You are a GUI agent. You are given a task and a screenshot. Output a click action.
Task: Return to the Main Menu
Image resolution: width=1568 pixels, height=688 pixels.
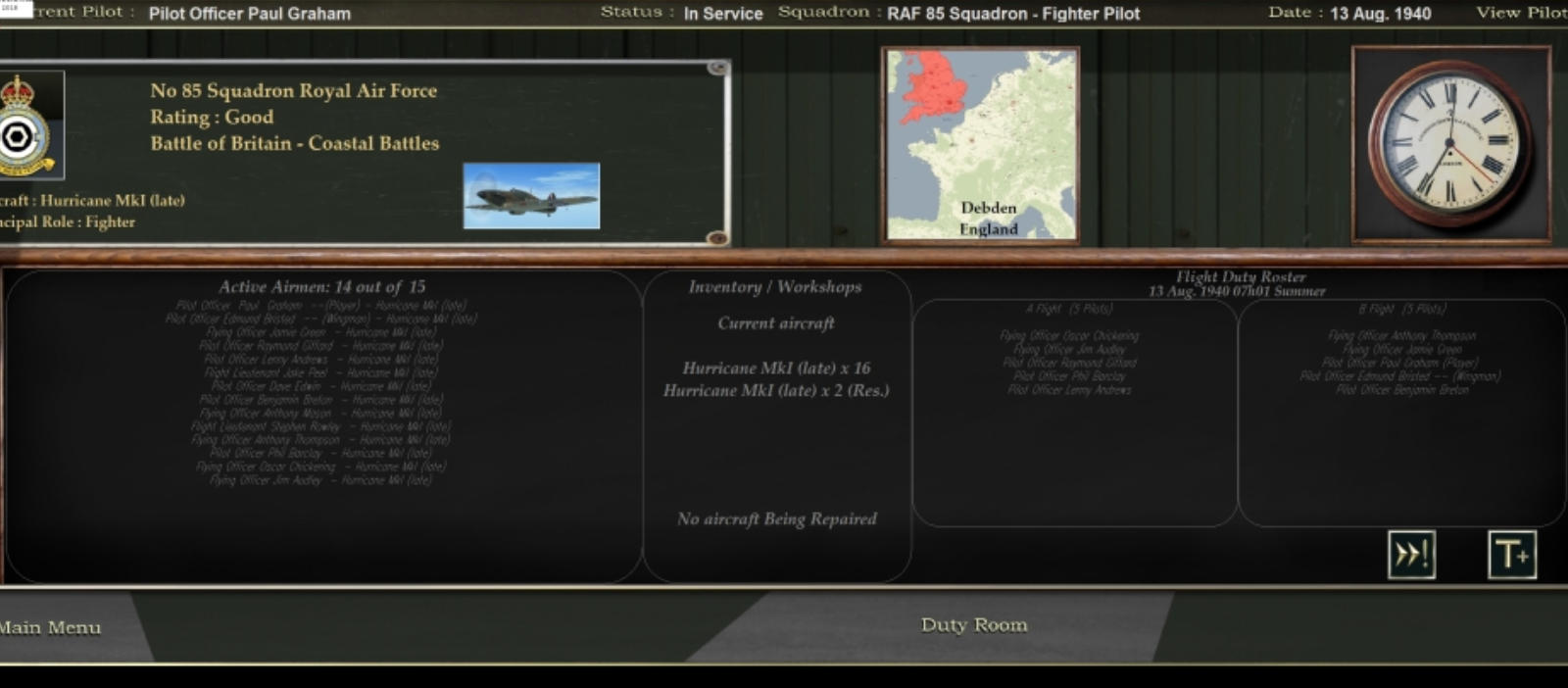pos(51,627)
